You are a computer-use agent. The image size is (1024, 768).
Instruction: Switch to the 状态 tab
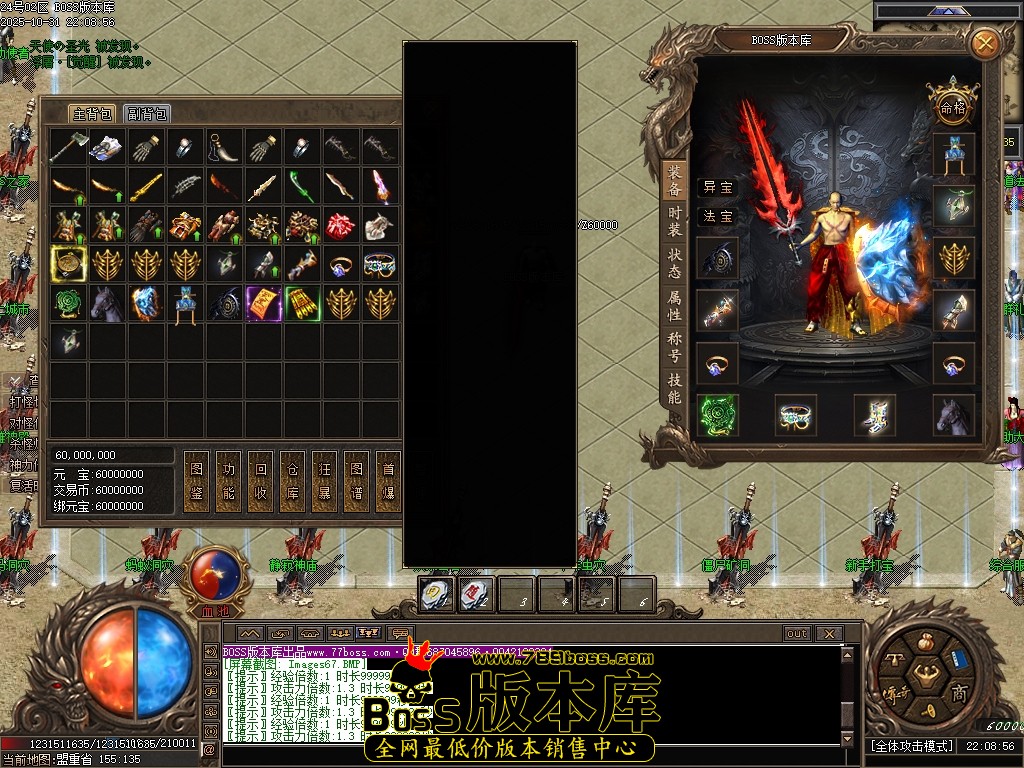coord(675,265)
